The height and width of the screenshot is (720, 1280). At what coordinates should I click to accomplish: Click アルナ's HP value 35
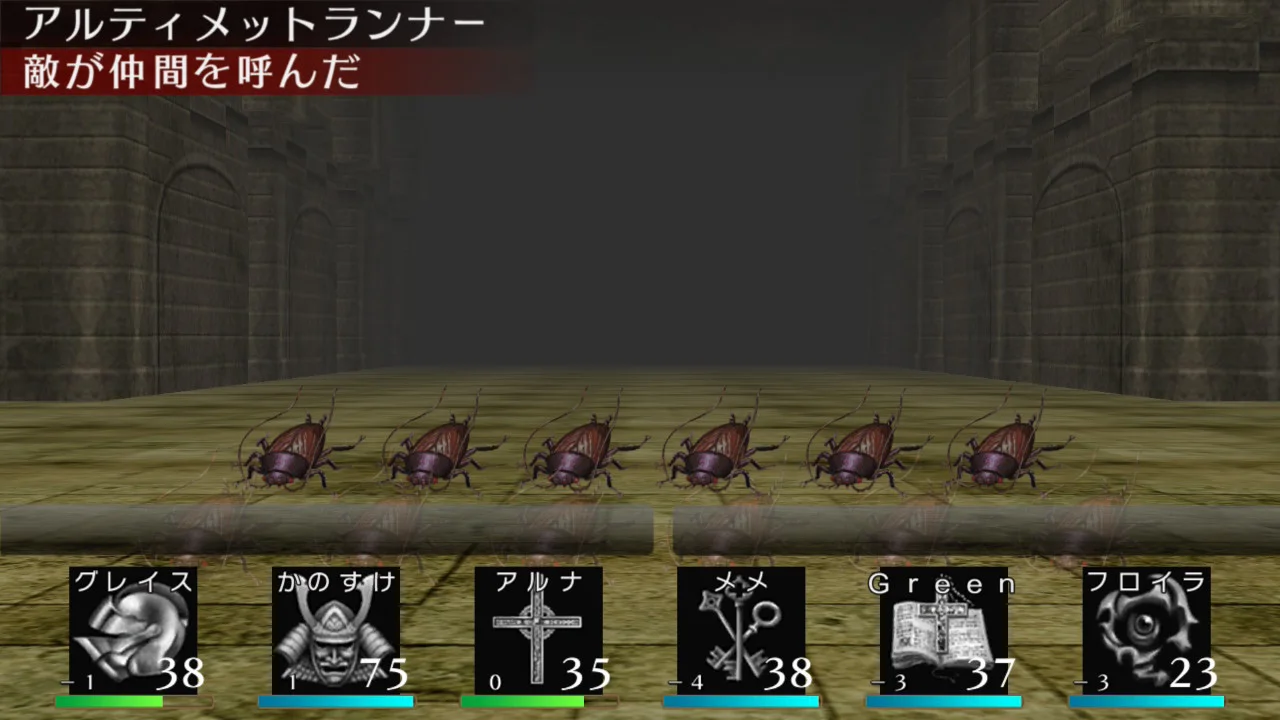[x=585, y=675]
